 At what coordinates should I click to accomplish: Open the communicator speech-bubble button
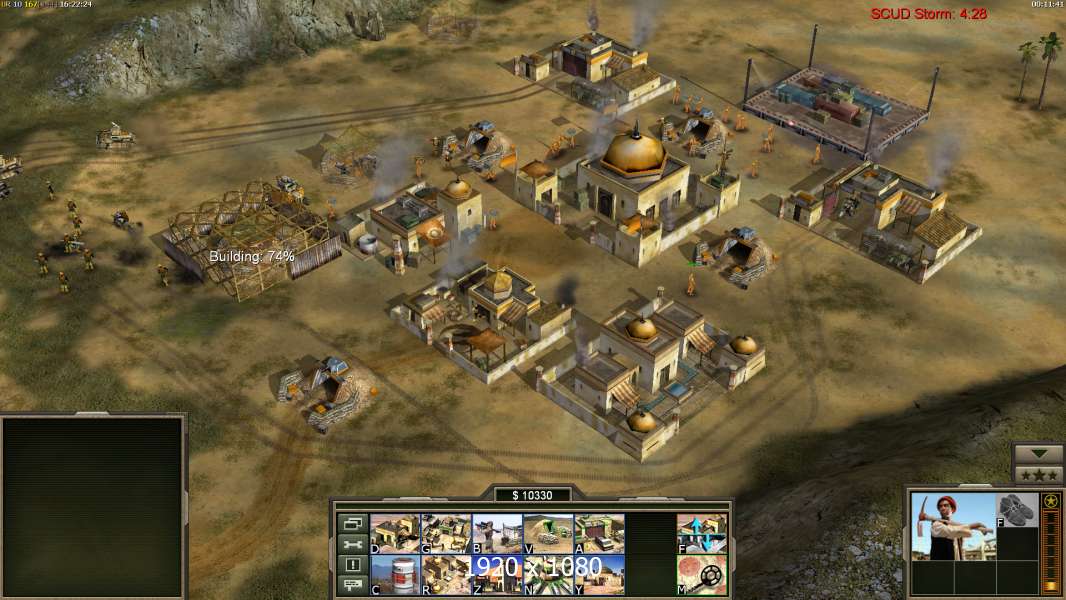pos(352,586)
